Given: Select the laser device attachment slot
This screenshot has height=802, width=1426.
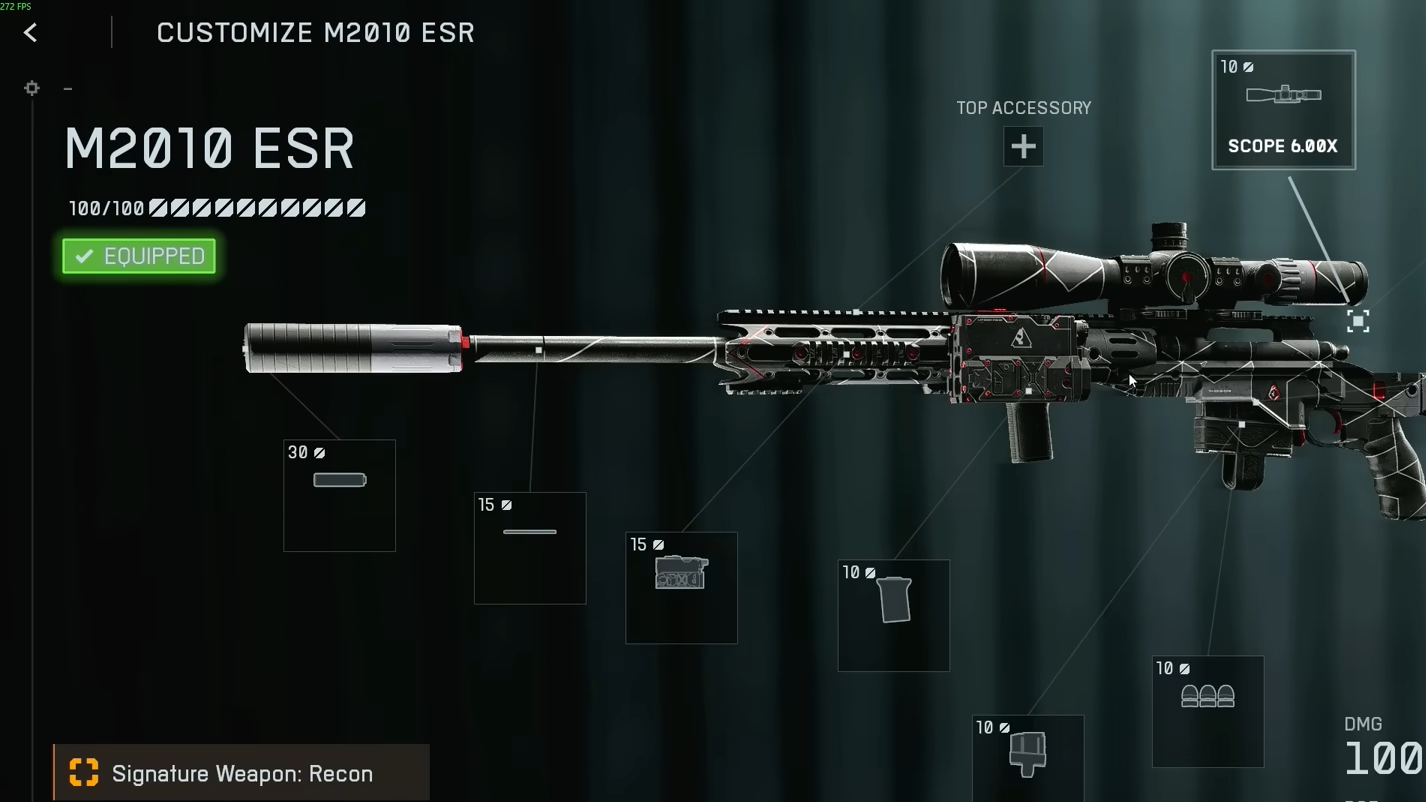Looking at the screenshot, I should coord(681,588).
